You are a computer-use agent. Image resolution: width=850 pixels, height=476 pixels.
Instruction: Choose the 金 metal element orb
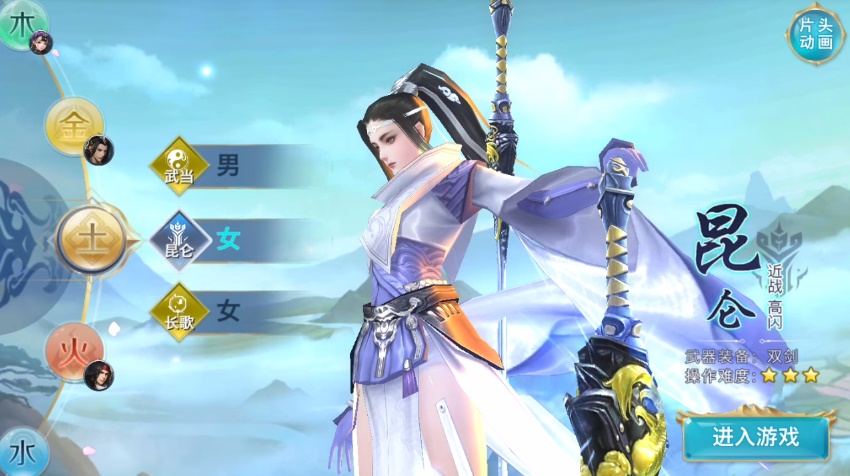(x=73, y=127)
